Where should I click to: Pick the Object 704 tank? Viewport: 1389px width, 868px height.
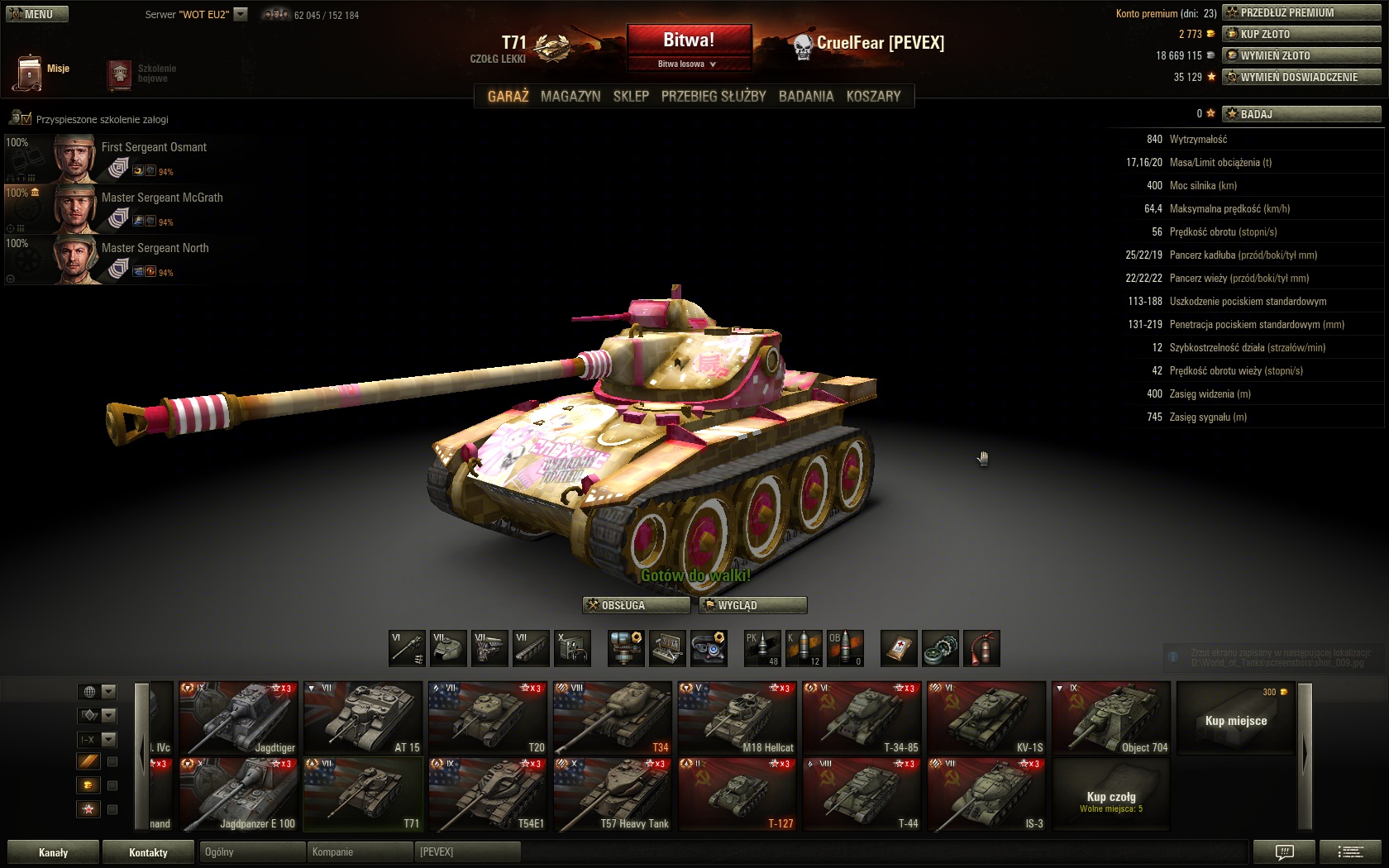1111,718
